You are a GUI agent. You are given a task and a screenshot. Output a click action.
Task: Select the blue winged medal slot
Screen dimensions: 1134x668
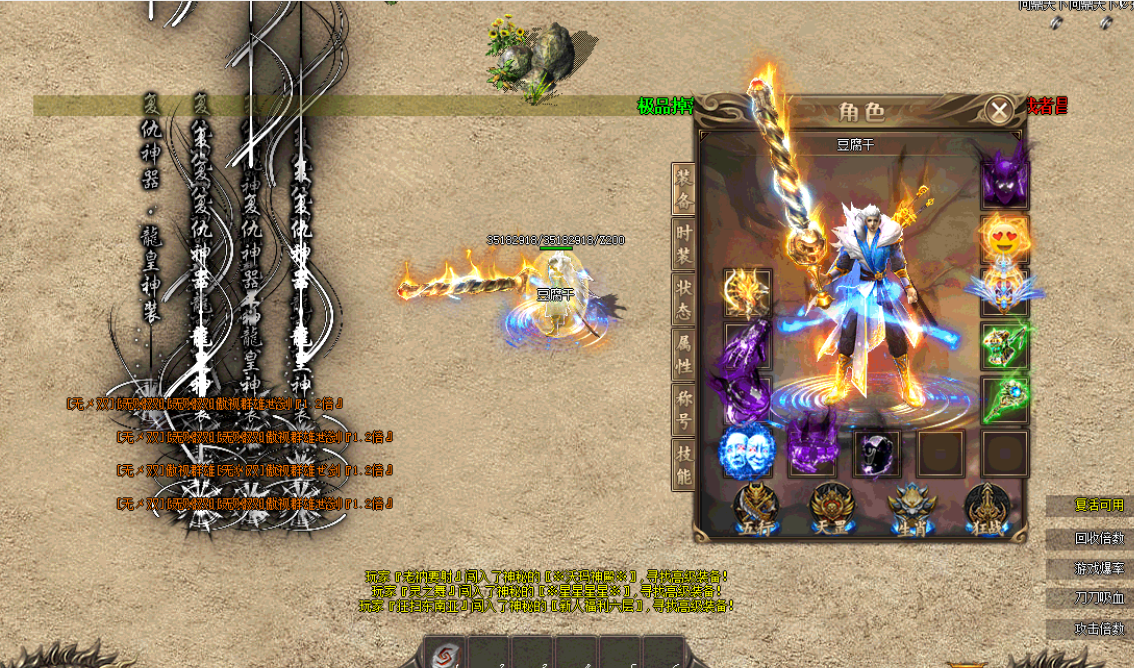point(1004,291)
